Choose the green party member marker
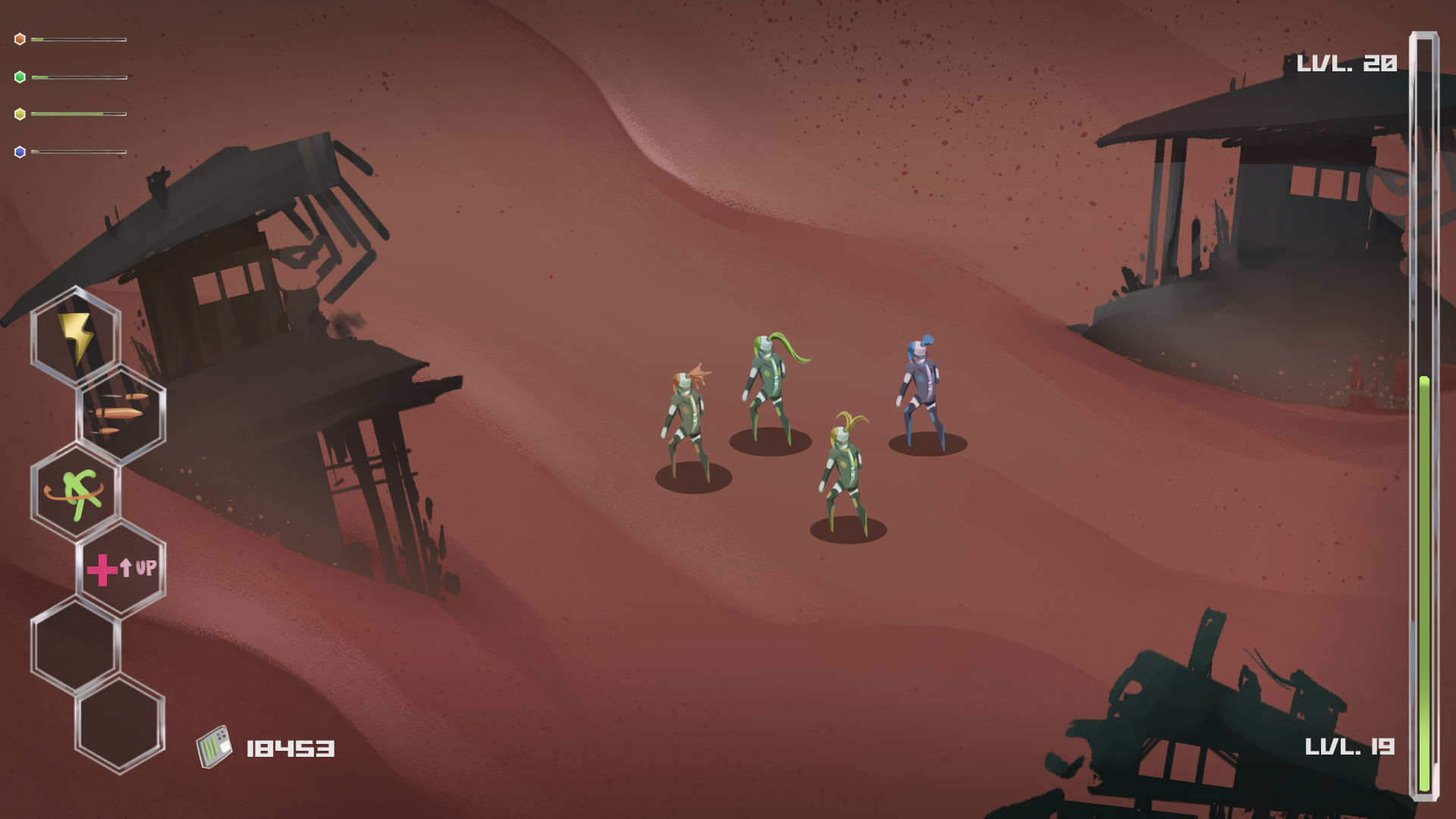This screenshot has height=819, width=1456. coord(20,77)
